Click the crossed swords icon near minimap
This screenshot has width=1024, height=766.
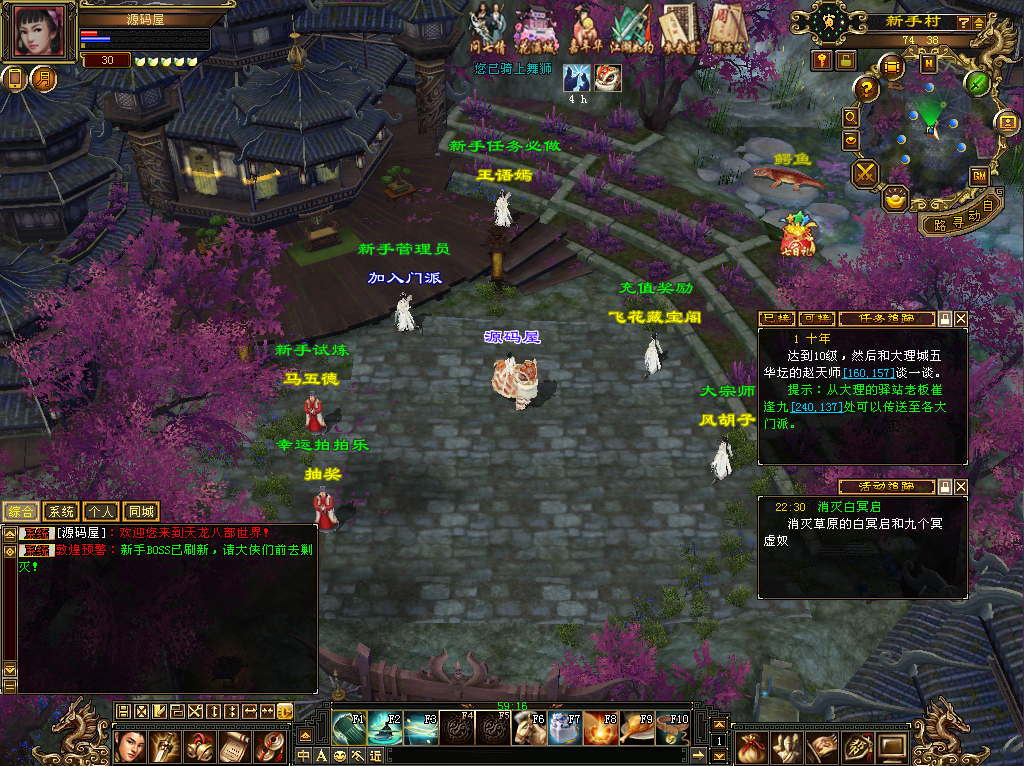point(865,174)
